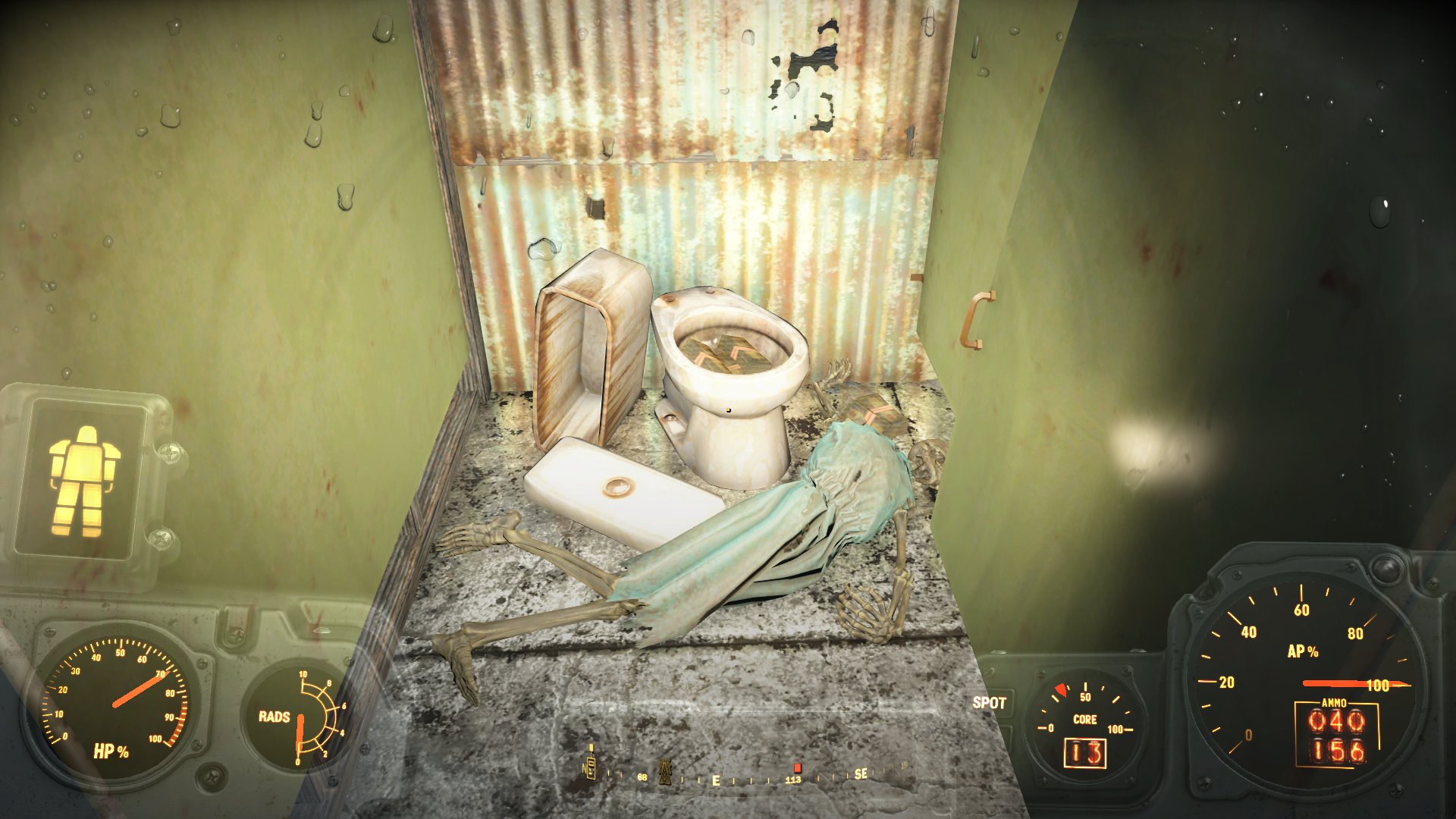Click the power armor condition figure icon
1456x819 pixels.
click(83, 481)
